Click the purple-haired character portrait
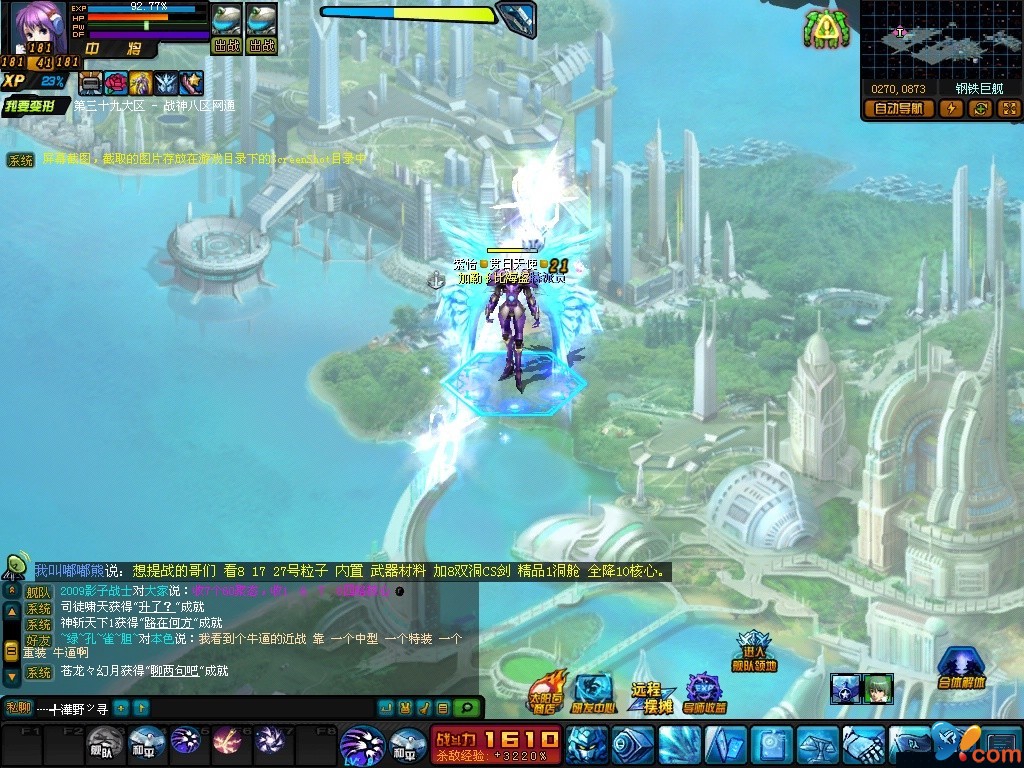Image resolution: width=1024 pixels, height=768 pixels. click(37, 27)
